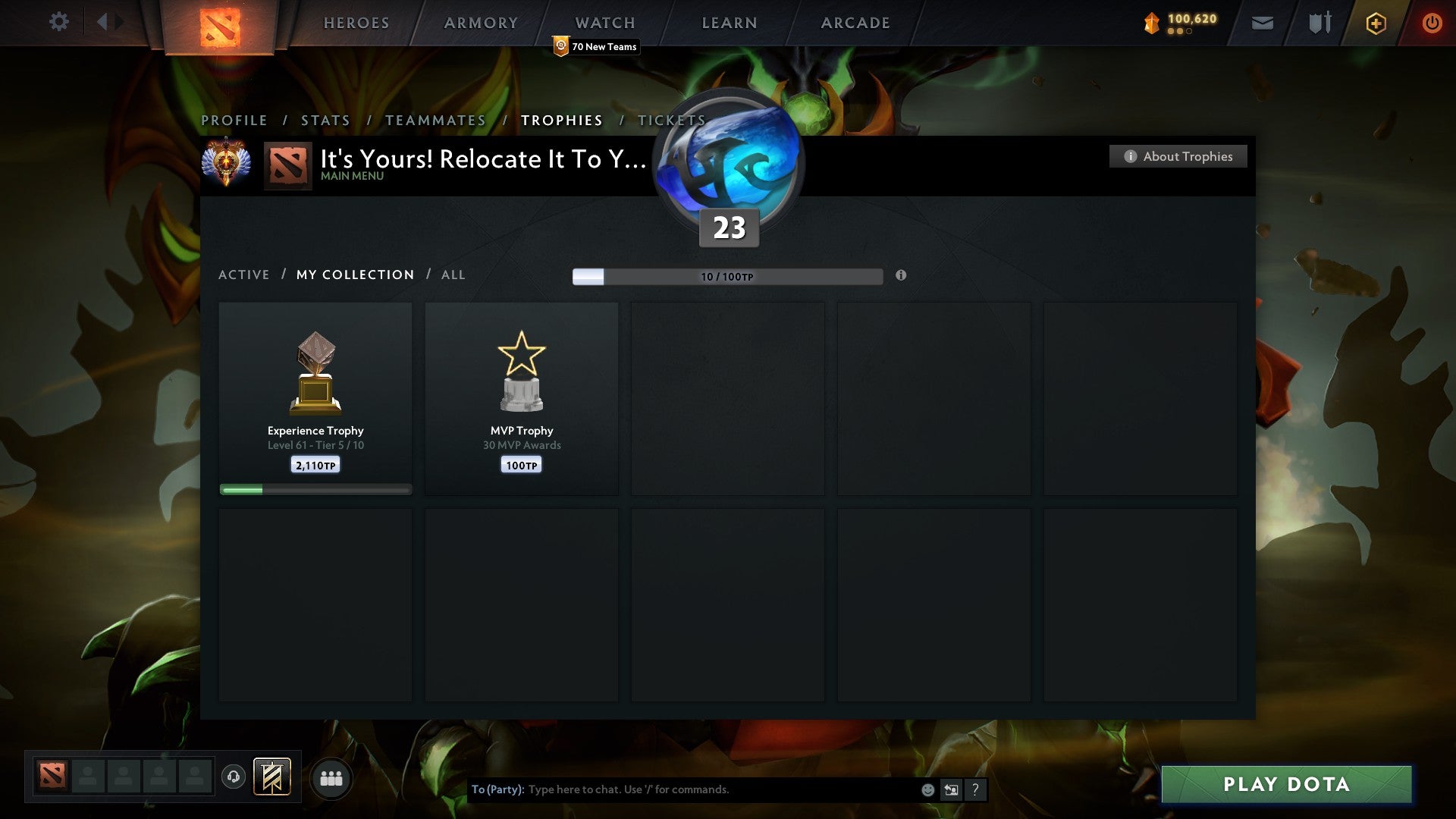Open the emoticon picker in chat
The image size is (1456, 819).
927,789
